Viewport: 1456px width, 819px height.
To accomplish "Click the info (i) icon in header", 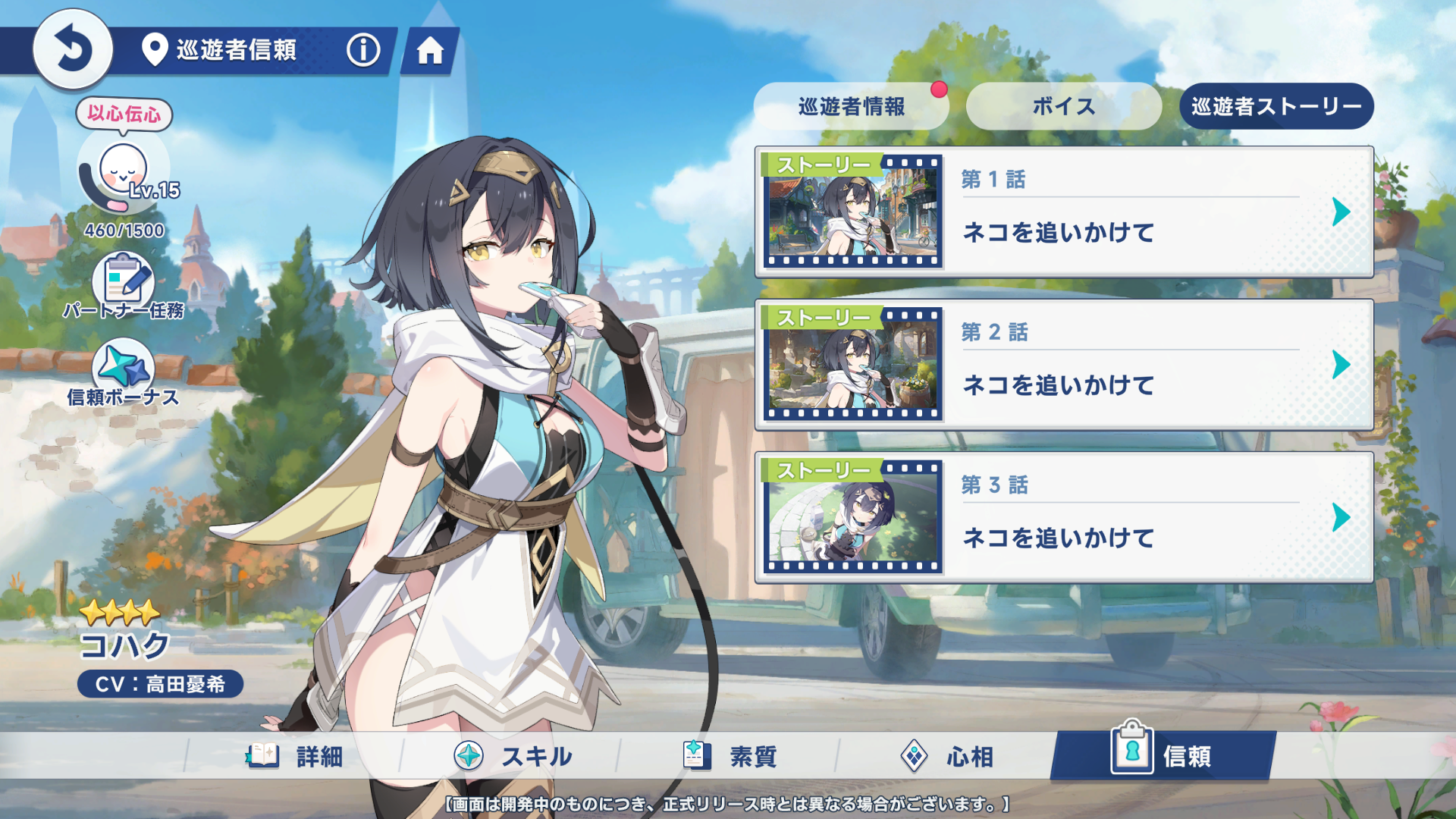I will click(x=362, y=52).
